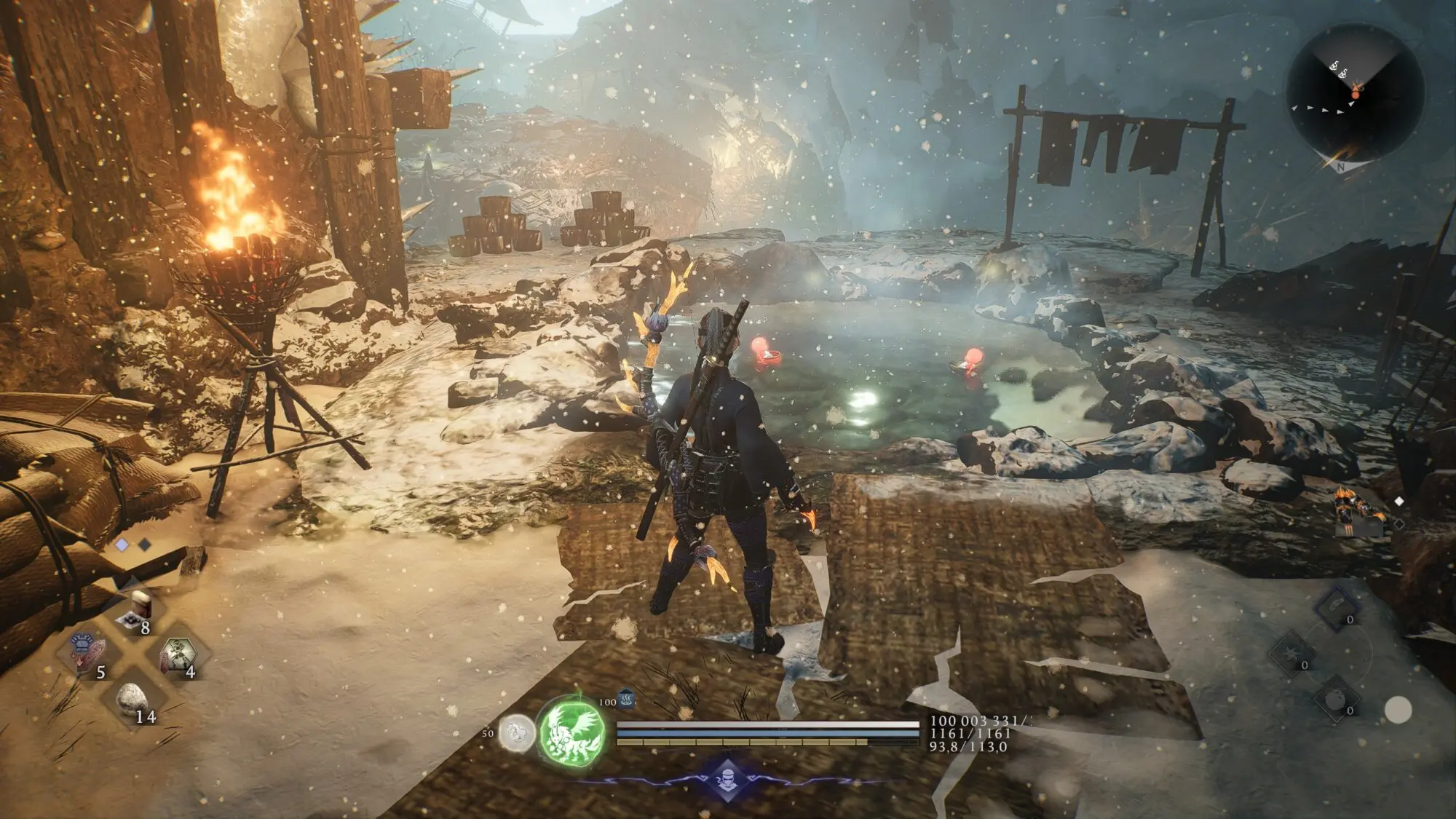Select the hot spring buff icon
The image size is (1456, 819).
pyautogui.click(x=627, y=700)
